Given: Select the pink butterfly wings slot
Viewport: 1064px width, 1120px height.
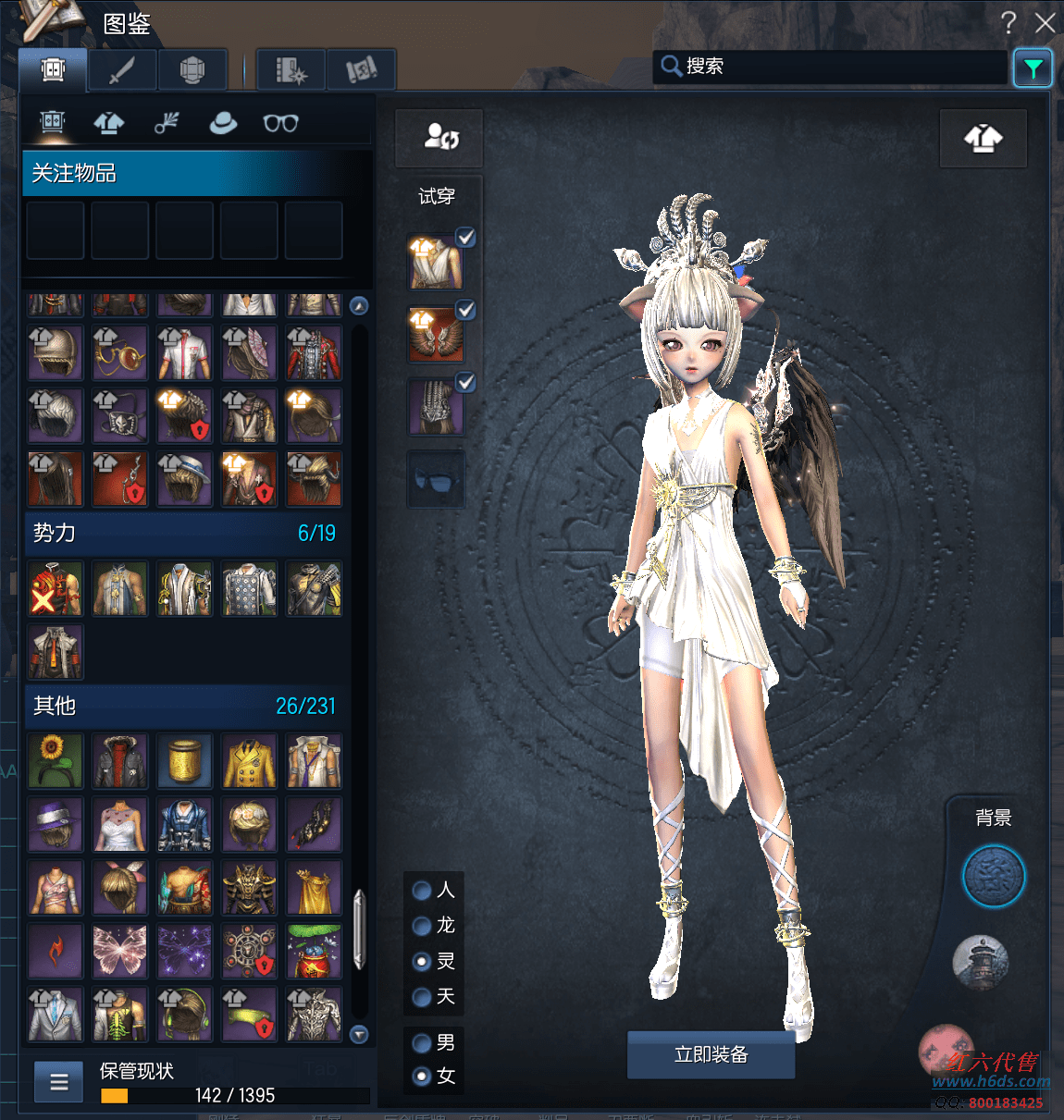Looking at the screenshot, I should (x=119, y=951).
